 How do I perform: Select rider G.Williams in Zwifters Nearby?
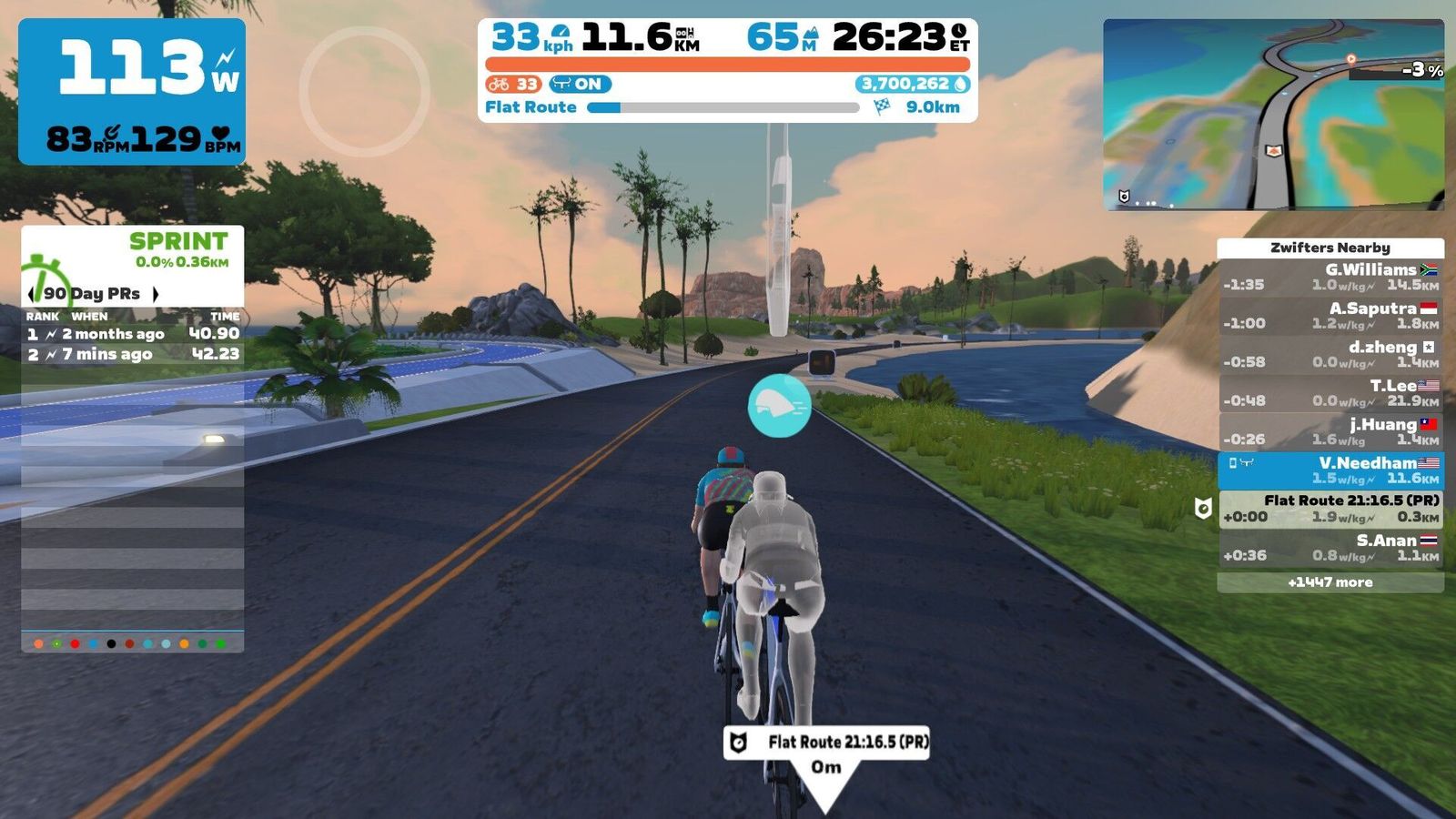[x=1330, y=277]
